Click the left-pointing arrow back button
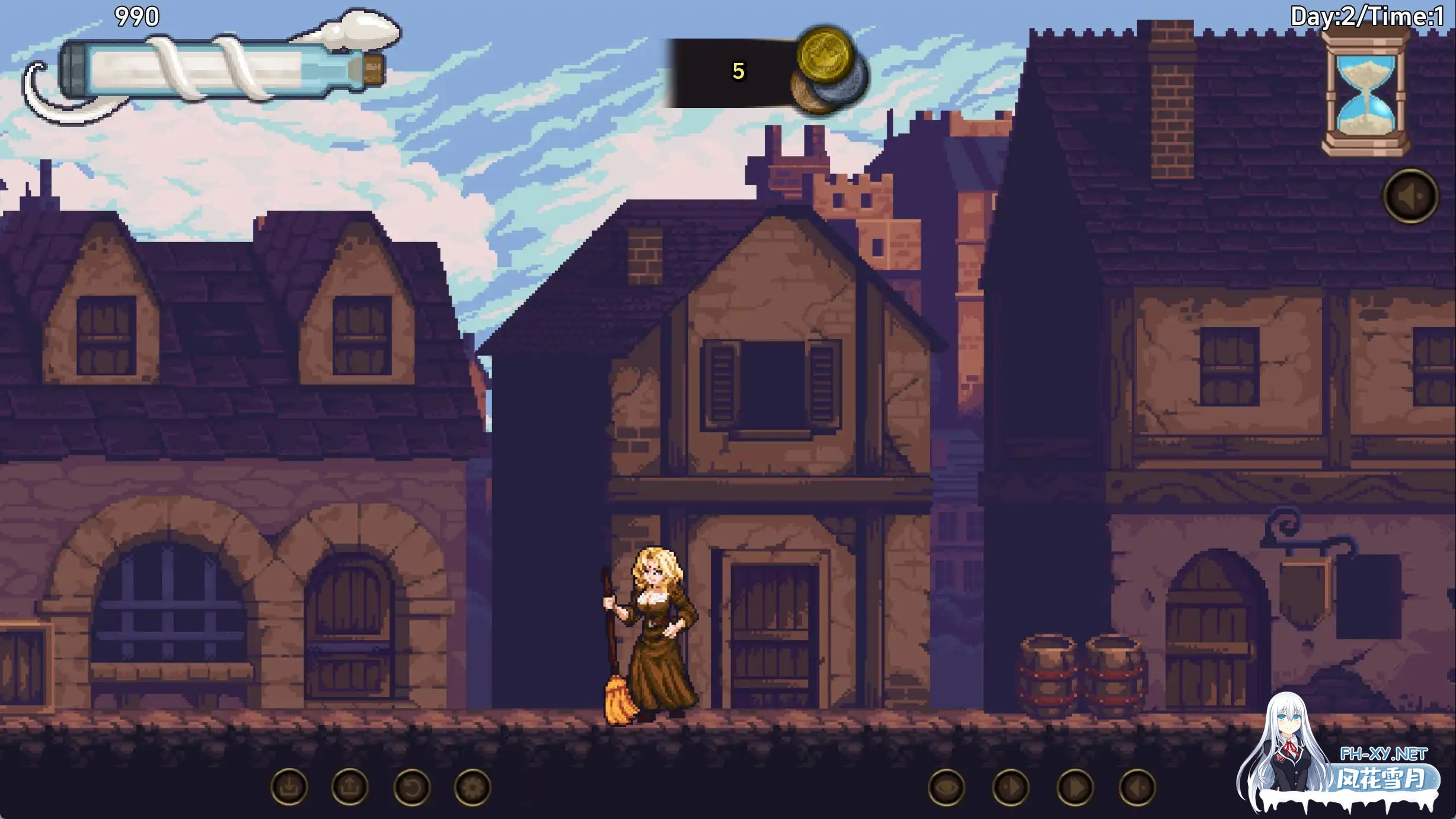 (1137, 788)
